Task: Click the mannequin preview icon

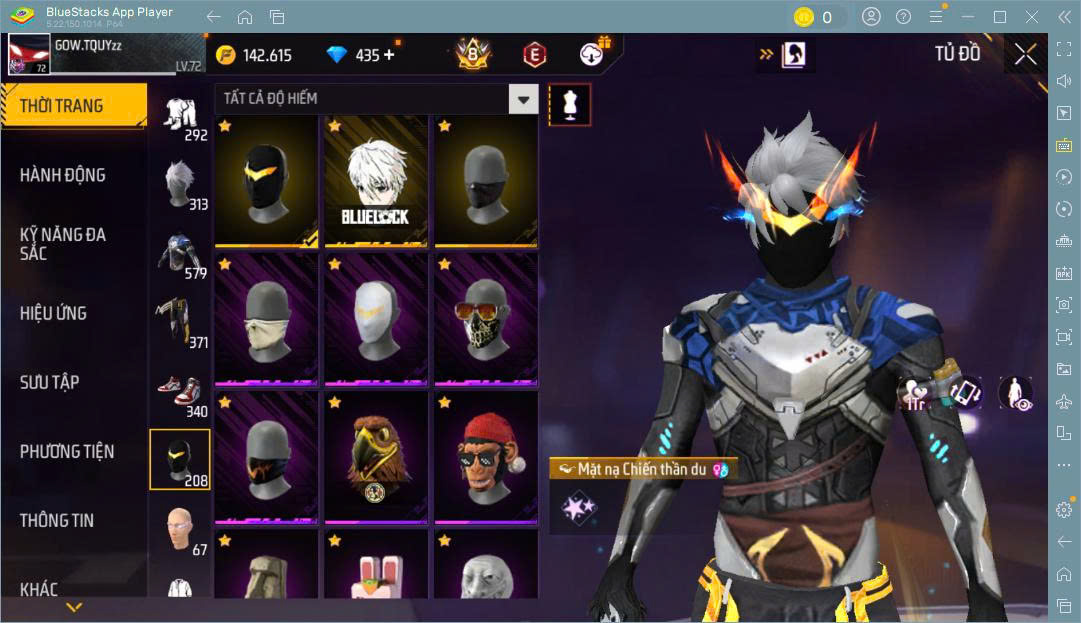Action: tap(570, 103)
